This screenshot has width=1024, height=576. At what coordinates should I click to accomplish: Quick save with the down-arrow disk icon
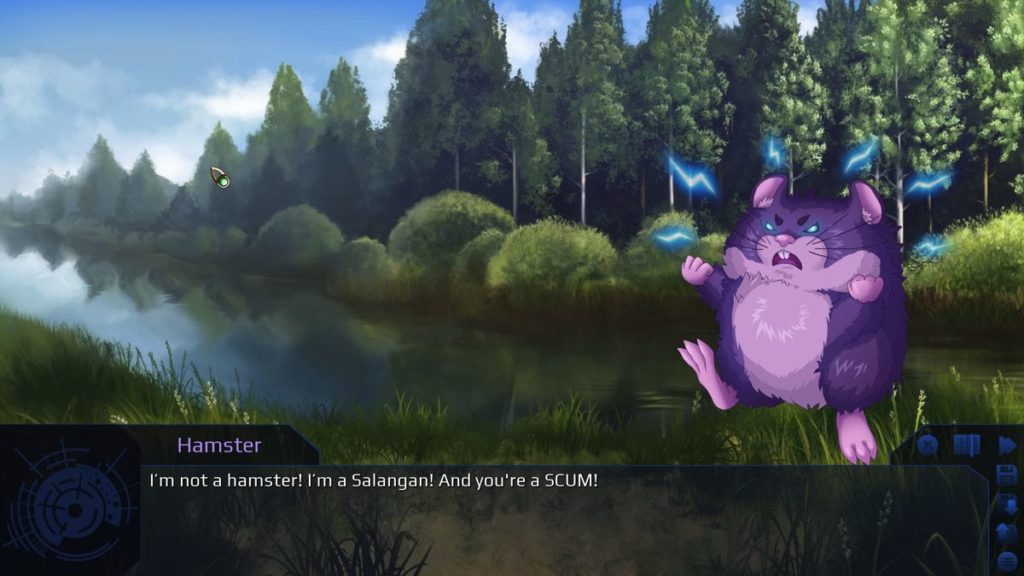pyautogui.click(x=1006, y=505)
